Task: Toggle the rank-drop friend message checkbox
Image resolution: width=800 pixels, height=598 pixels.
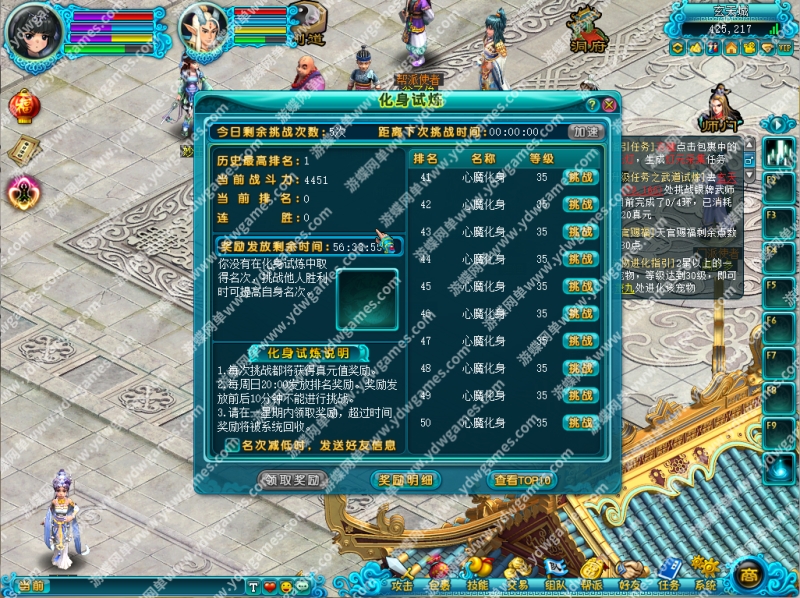Action: pos(232,445)
